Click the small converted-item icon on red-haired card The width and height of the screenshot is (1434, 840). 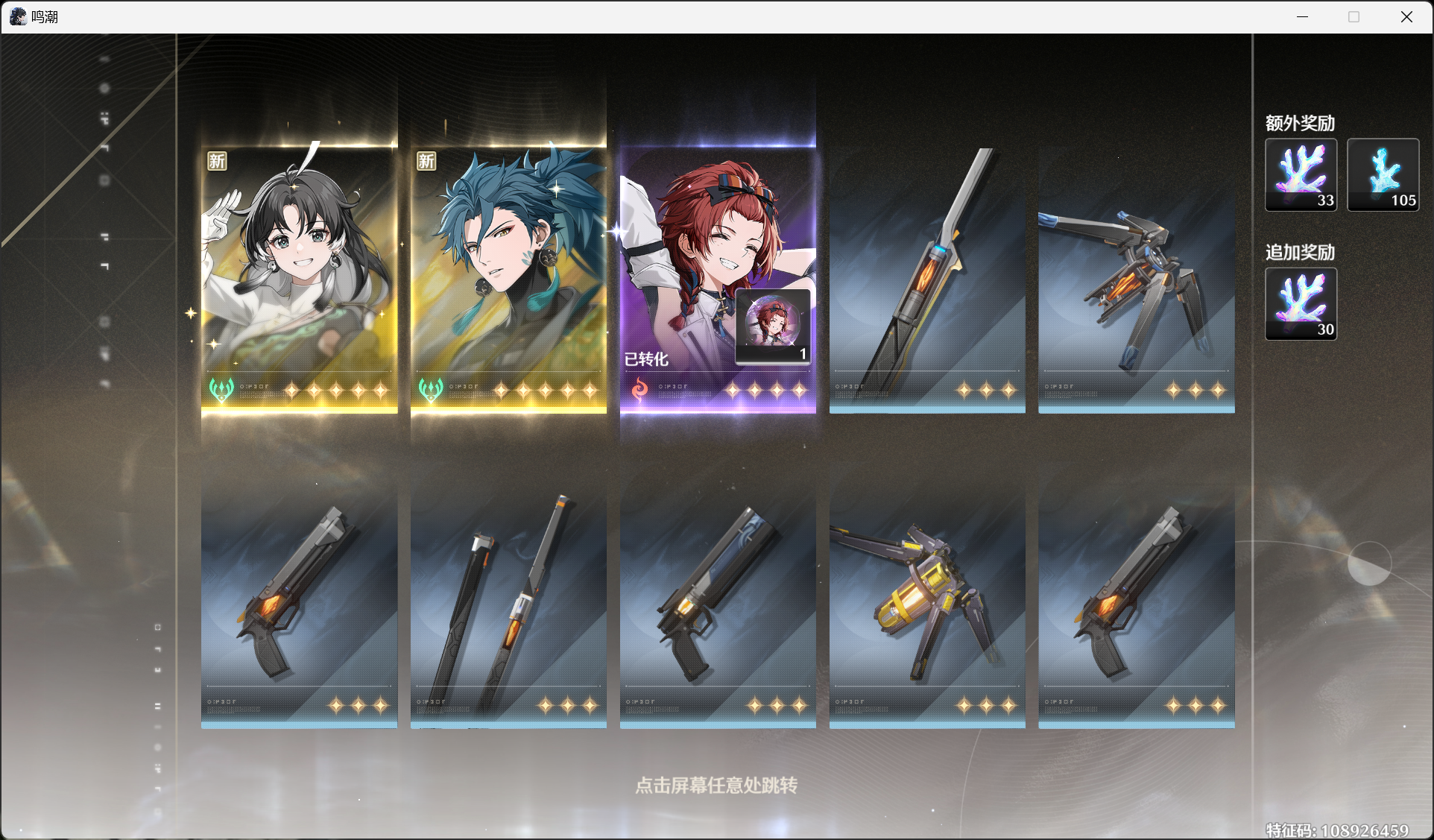coord(773,326)
